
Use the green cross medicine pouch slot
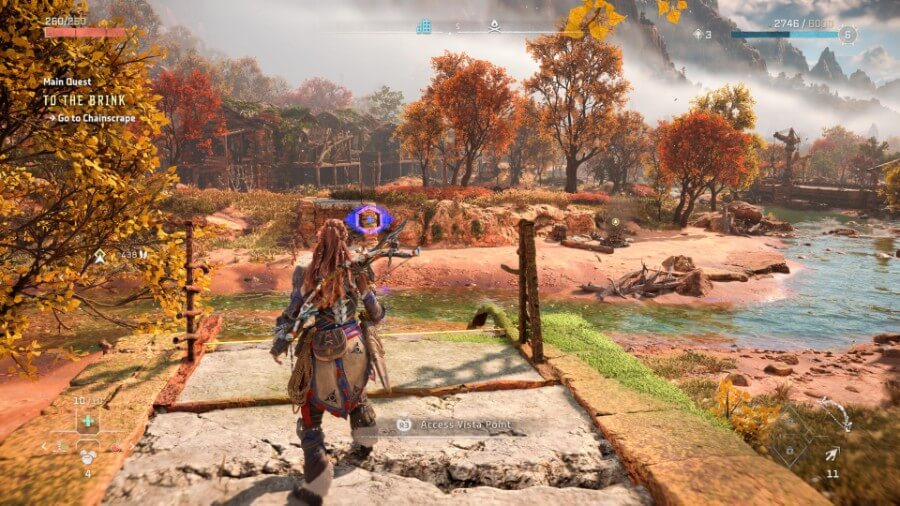point(86,421)
